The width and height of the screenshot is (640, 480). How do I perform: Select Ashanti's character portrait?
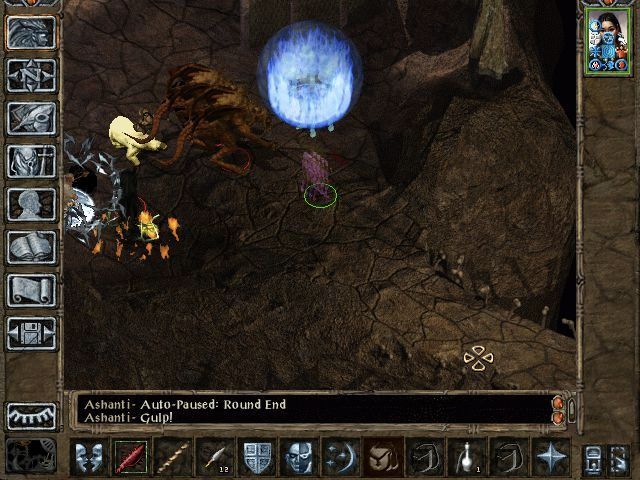coord(607,42)
